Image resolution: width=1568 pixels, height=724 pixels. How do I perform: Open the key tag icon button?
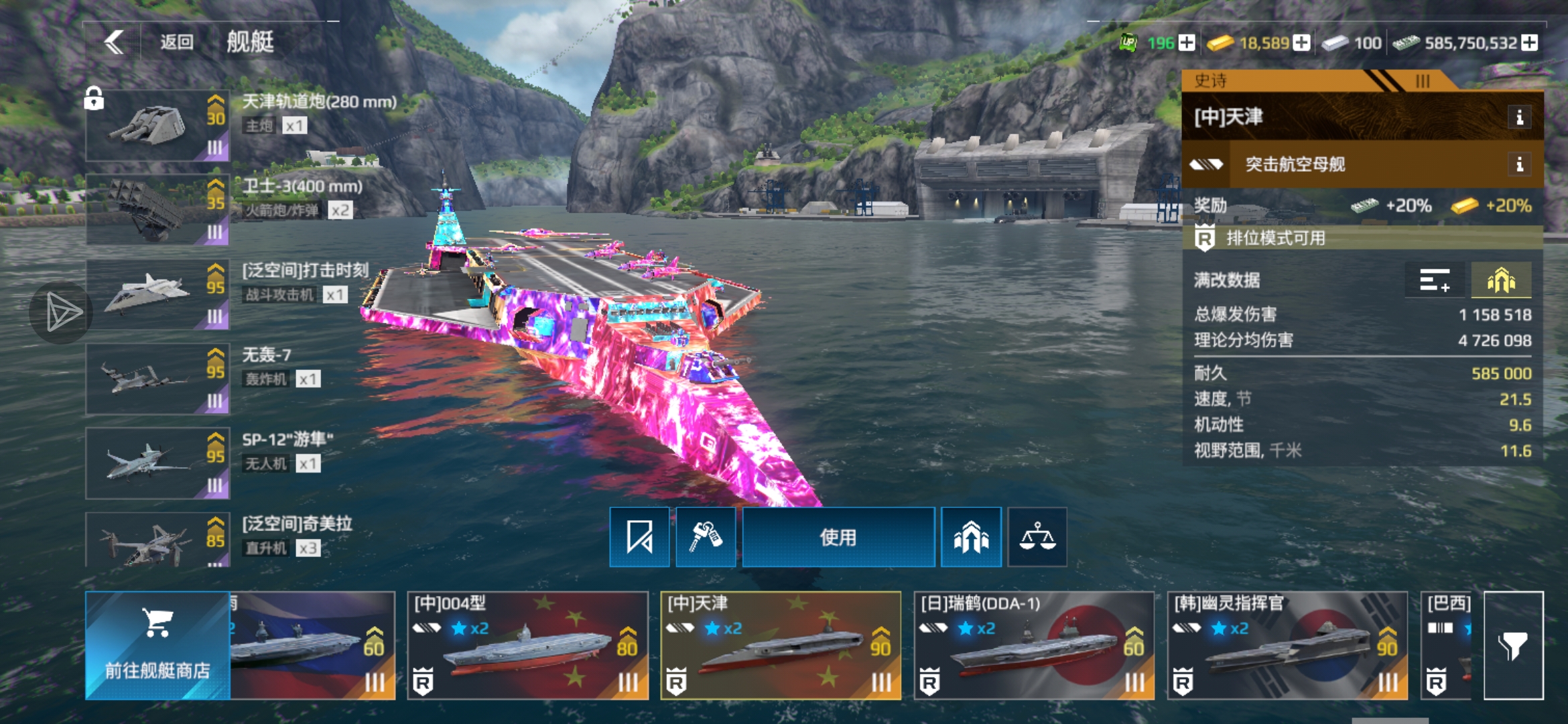706,538
